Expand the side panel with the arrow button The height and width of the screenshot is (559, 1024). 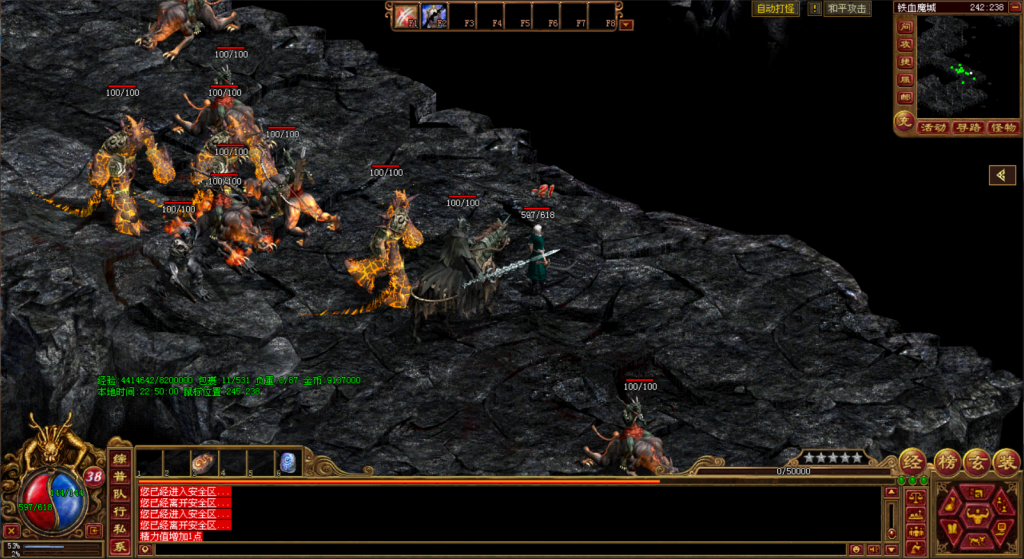pos(1002,176)
